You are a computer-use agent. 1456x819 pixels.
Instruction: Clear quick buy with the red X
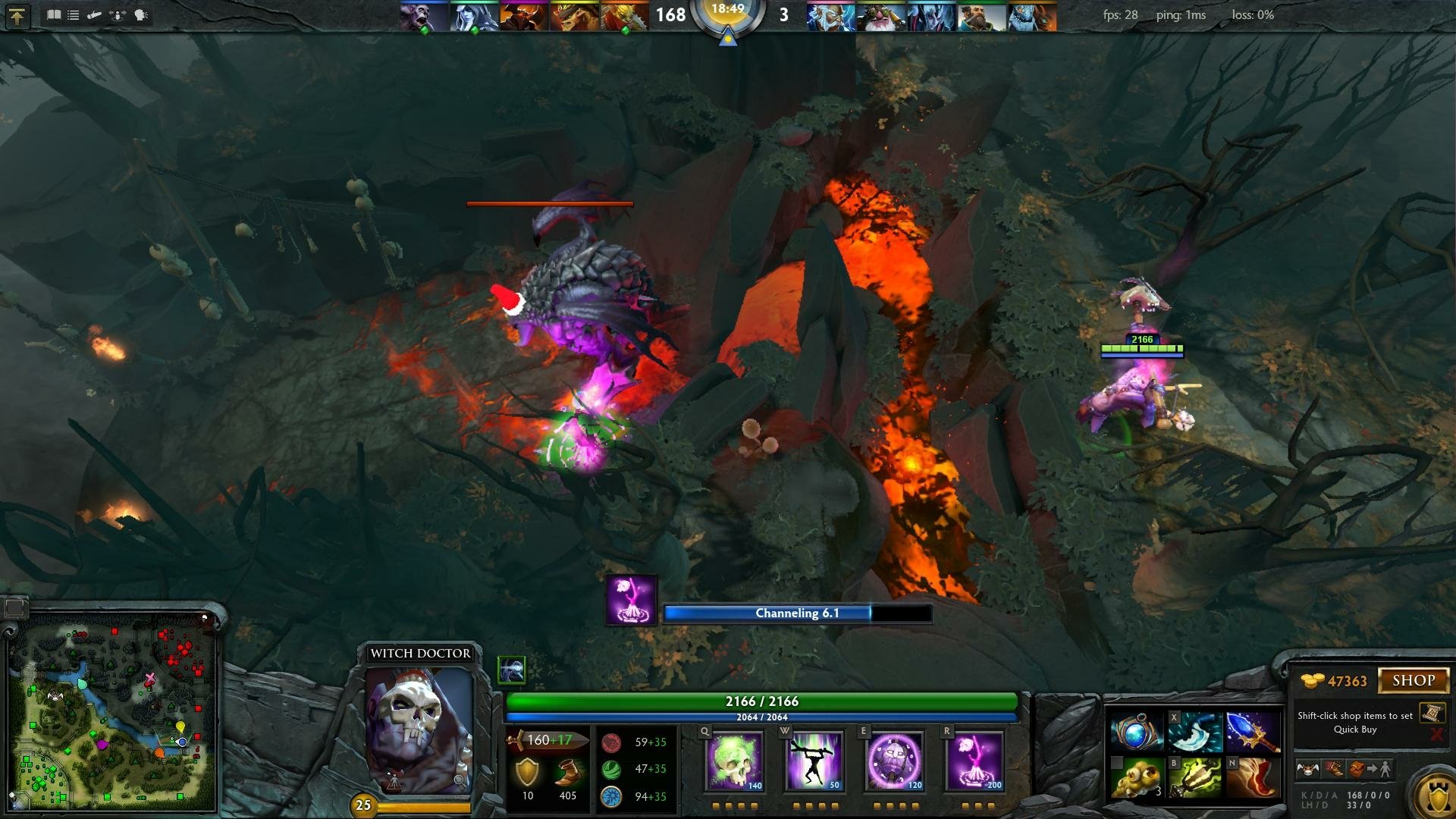[1437, 733]
